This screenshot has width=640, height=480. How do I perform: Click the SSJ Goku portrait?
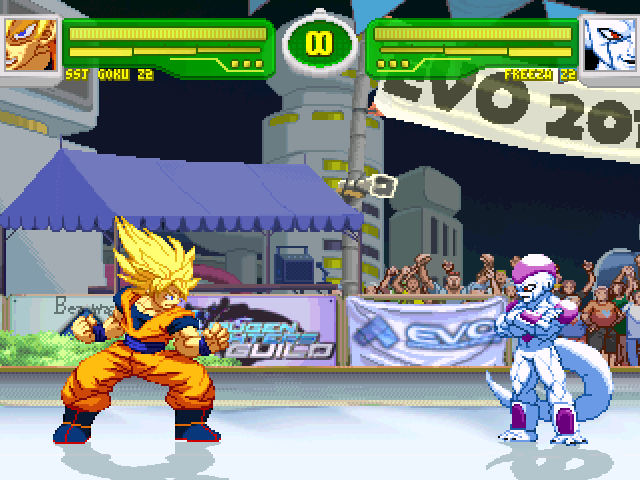[30, 45]
